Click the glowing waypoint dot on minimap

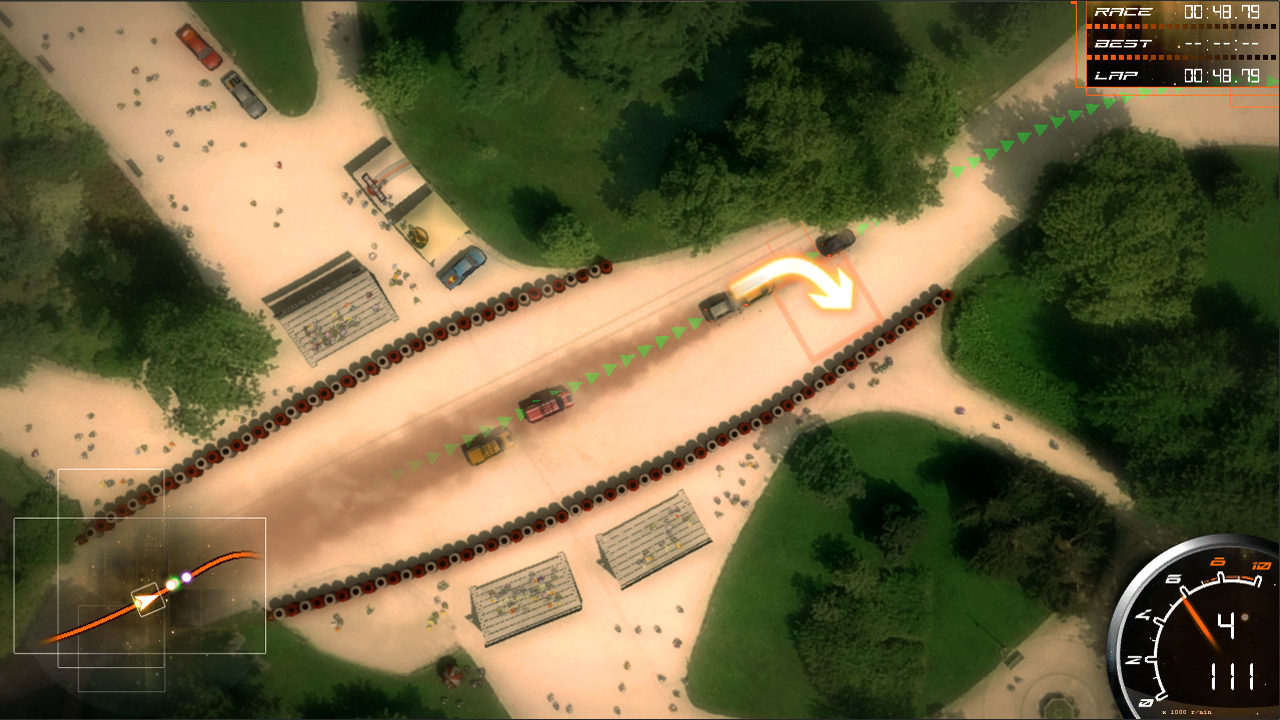click(172, 583)
